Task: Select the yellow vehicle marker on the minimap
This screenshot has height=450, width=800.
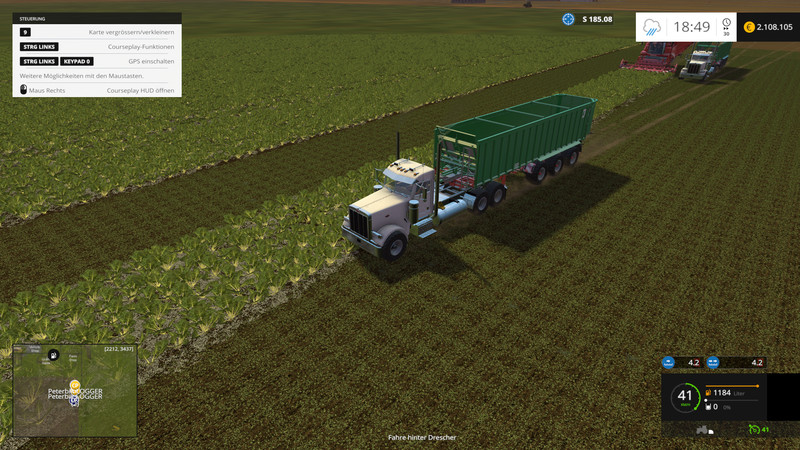Action: tap(75, 385)
